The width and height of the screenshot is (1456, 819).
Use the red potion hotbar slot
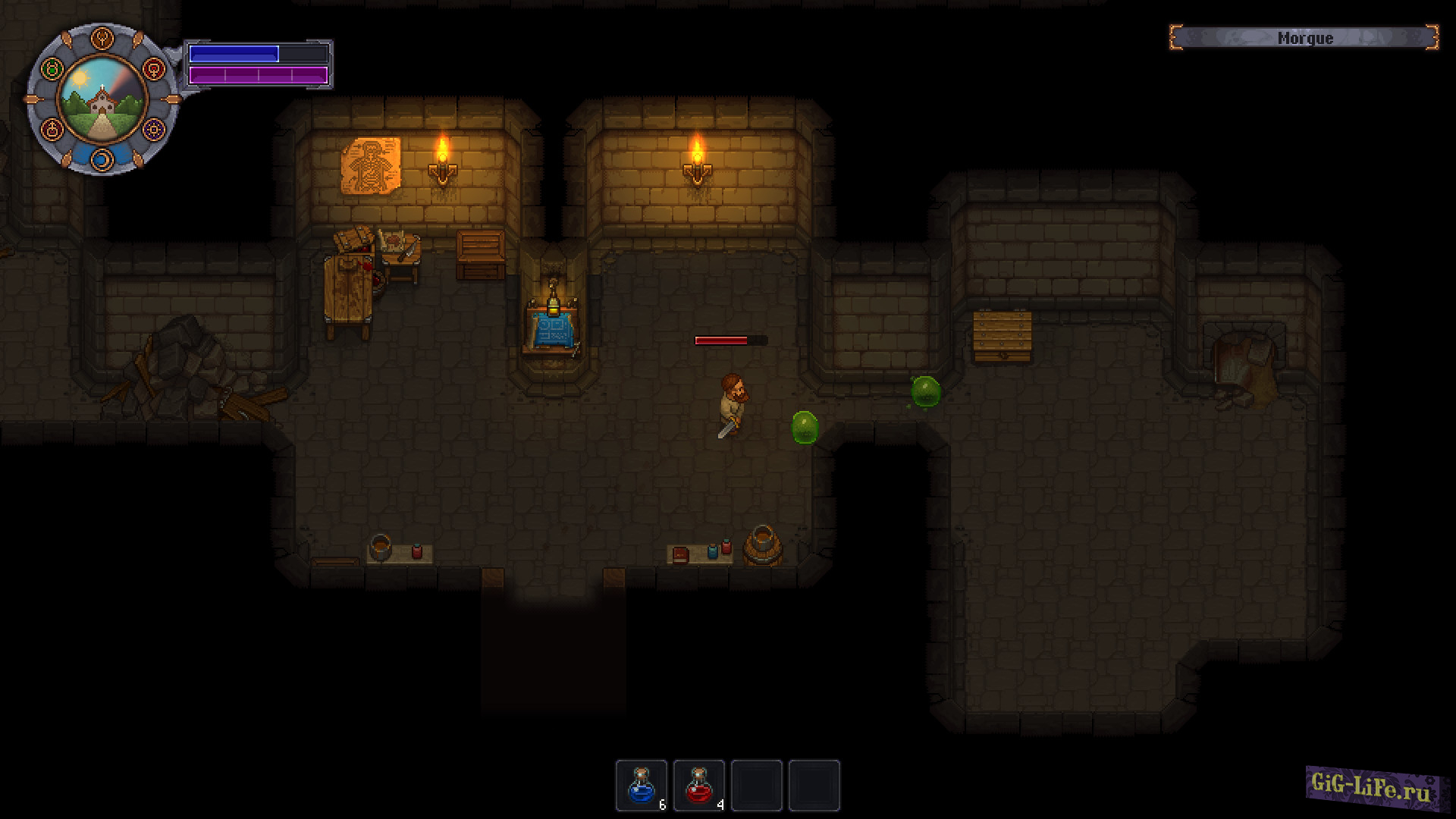[x=699, y=786]
